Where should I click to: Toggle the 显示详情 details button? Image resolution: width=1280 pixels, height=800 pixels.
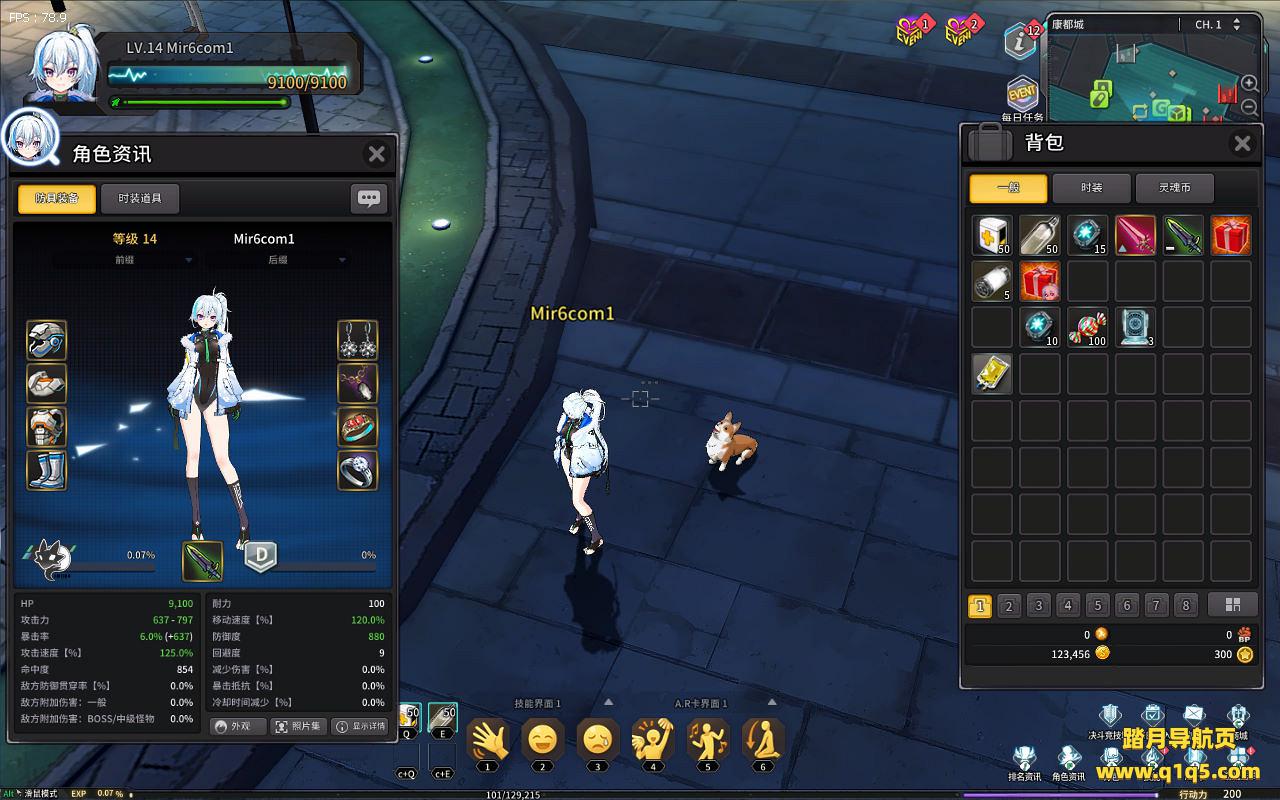360,726
